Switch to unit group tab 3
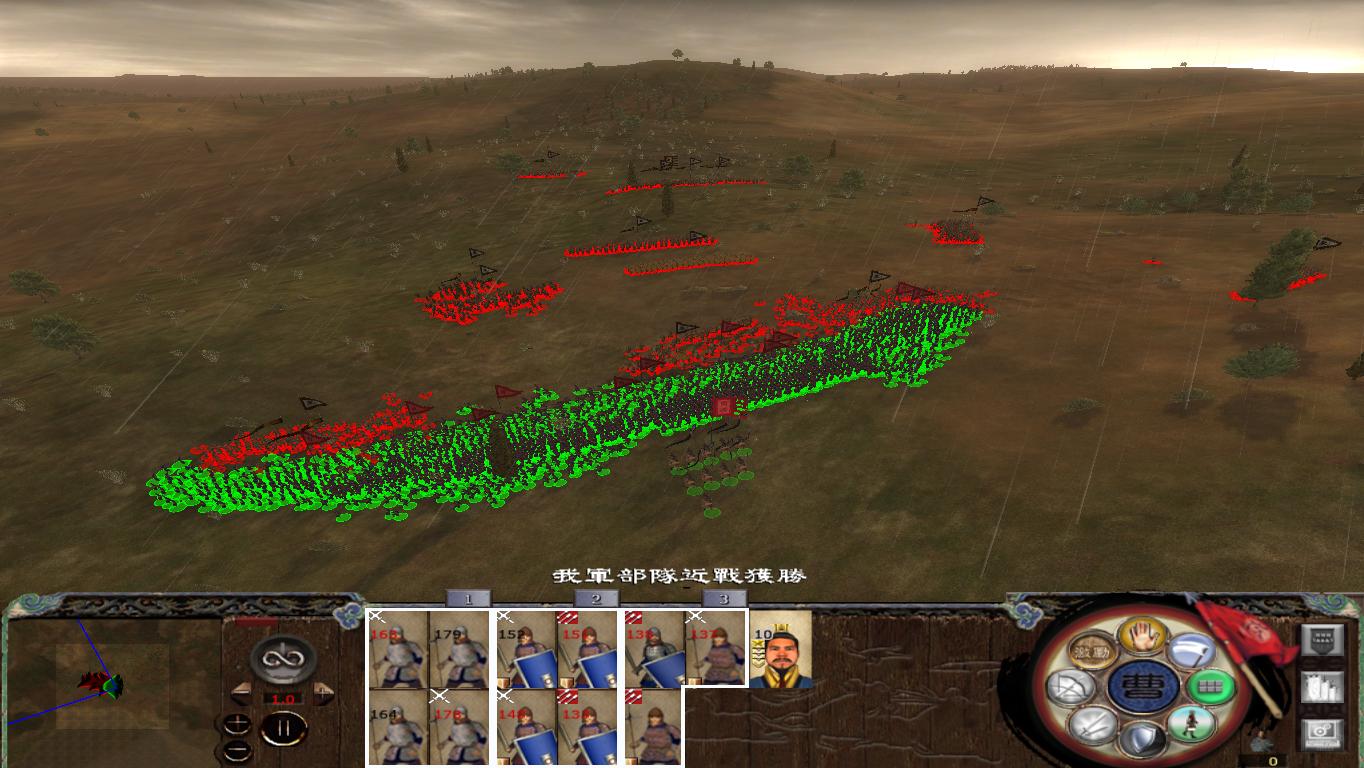 [x=723, y=599]
